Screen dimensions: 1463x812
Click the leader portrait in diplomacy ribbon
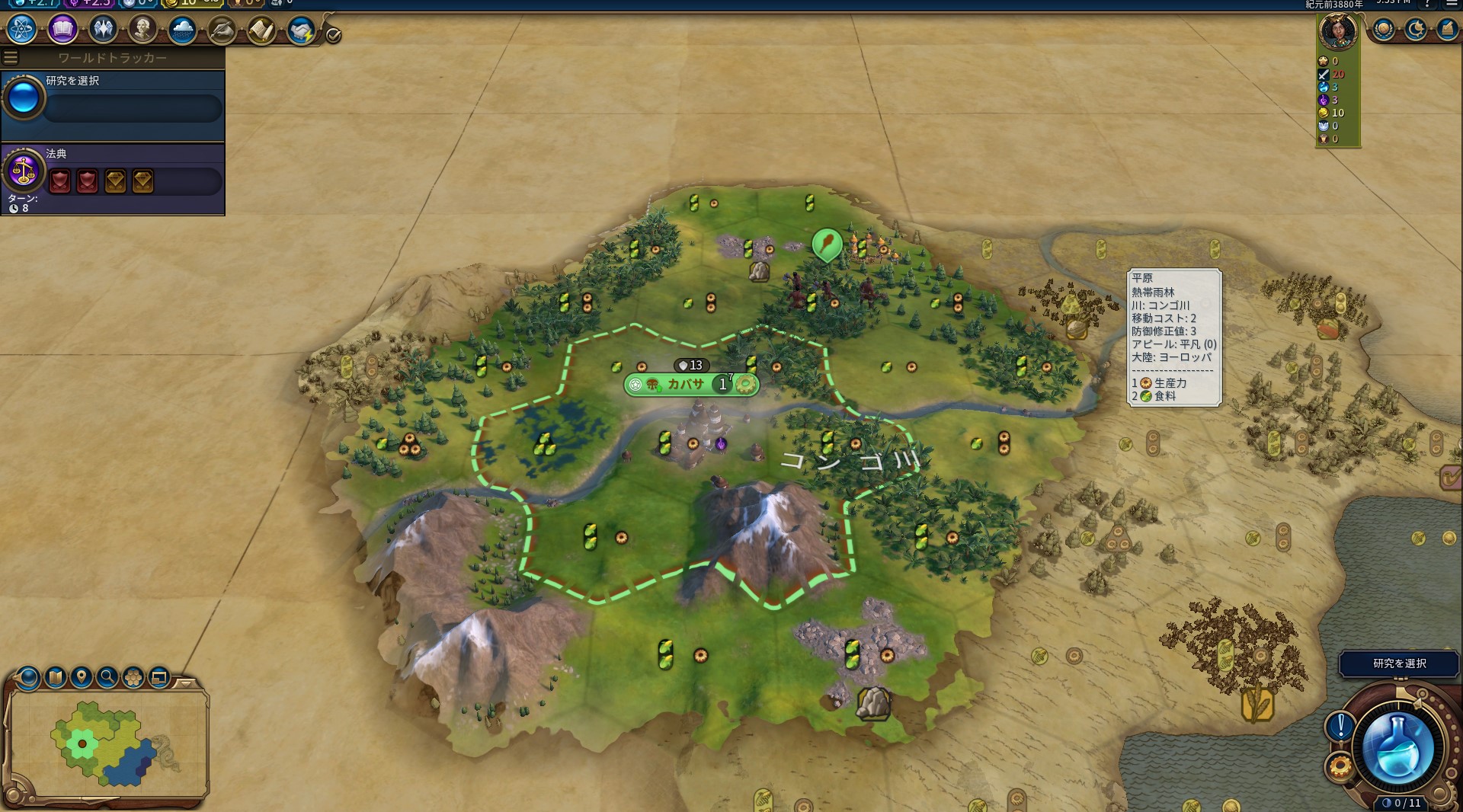(1338, 32)
